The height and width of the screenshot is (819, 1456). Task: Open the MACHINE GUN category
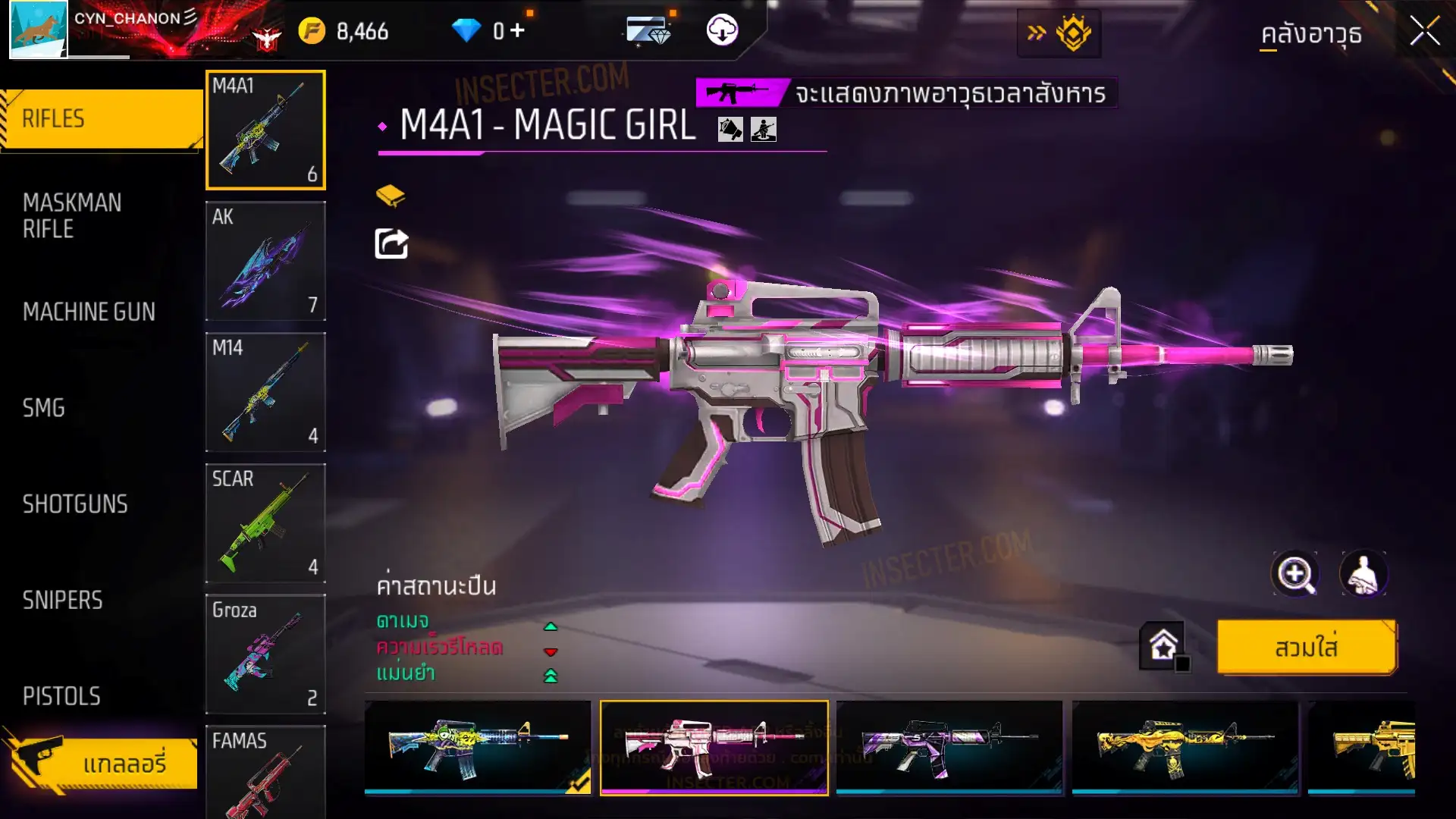pos(89,312)
